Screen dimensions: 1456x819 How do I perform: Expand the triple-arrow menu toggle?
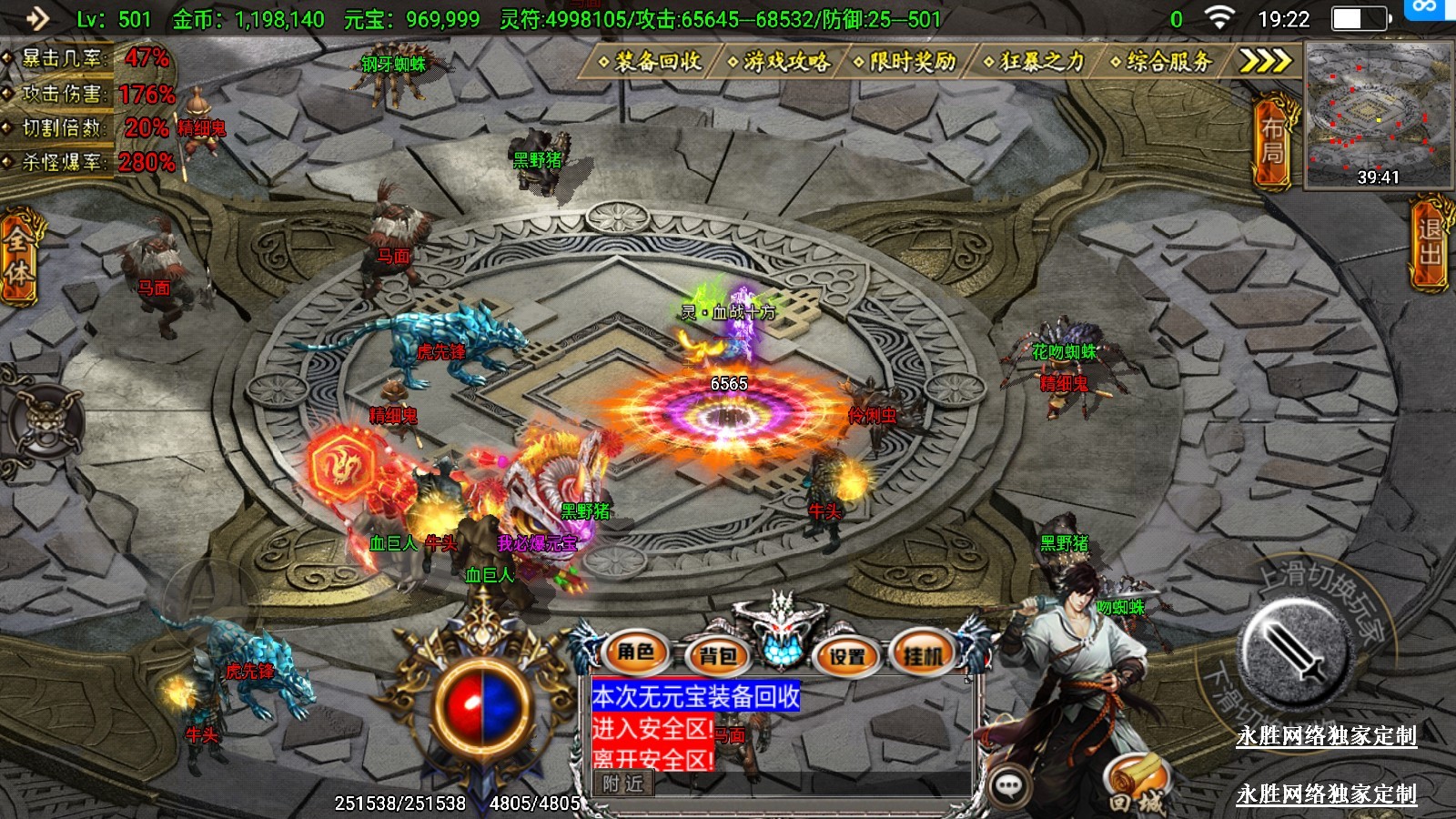click(x=1265, y=61)
